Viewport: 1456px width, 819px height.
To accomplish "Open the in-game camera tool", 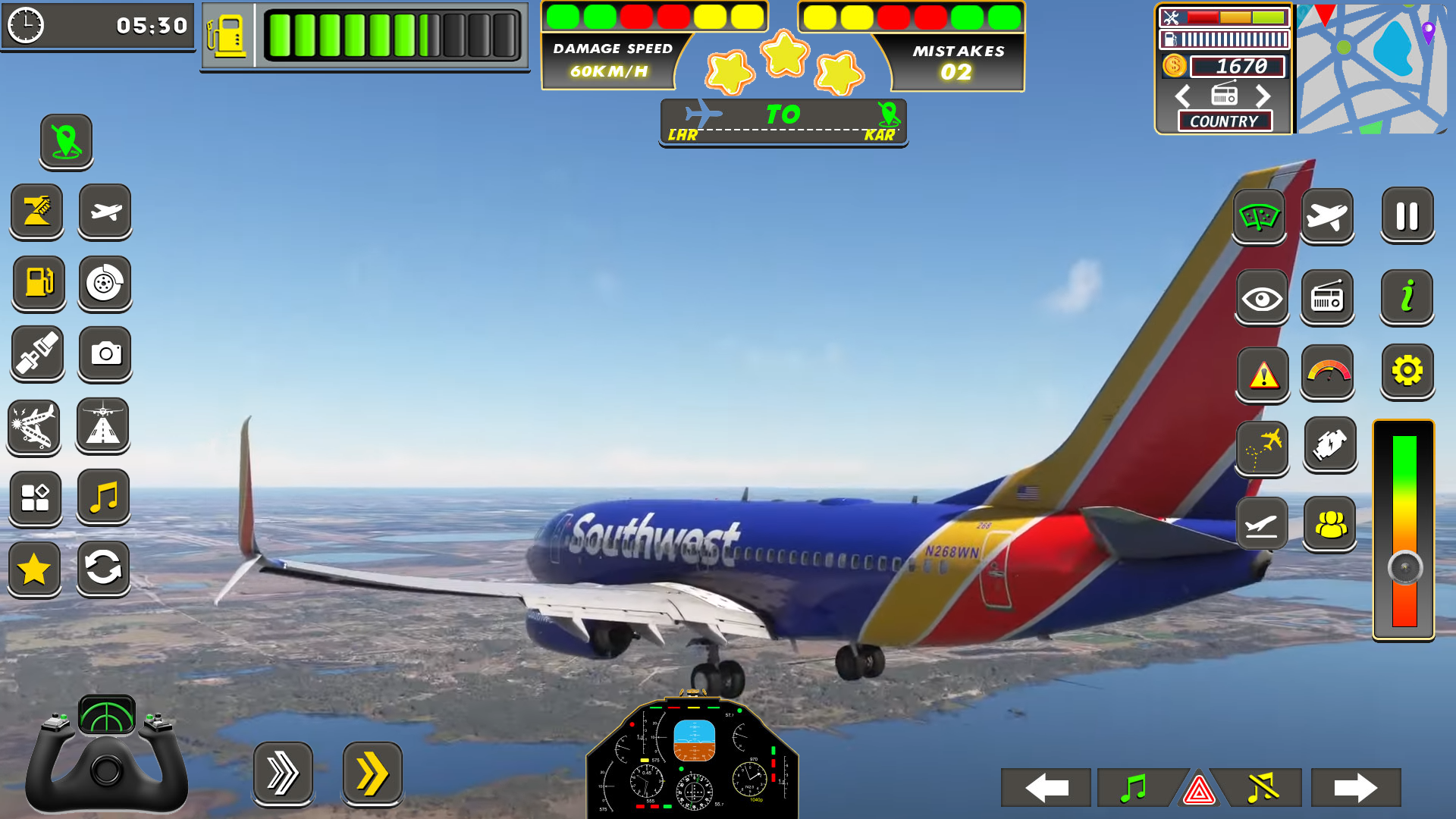I will point(106,354).
